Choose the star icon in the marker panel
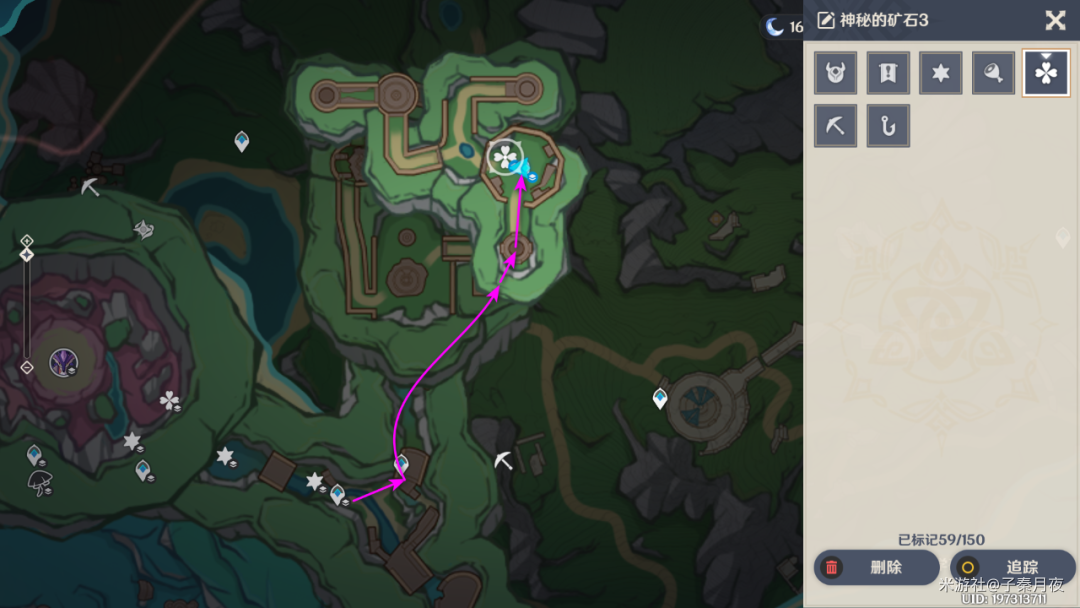This screenshot has width=1080, height=608. pos(941,73)
